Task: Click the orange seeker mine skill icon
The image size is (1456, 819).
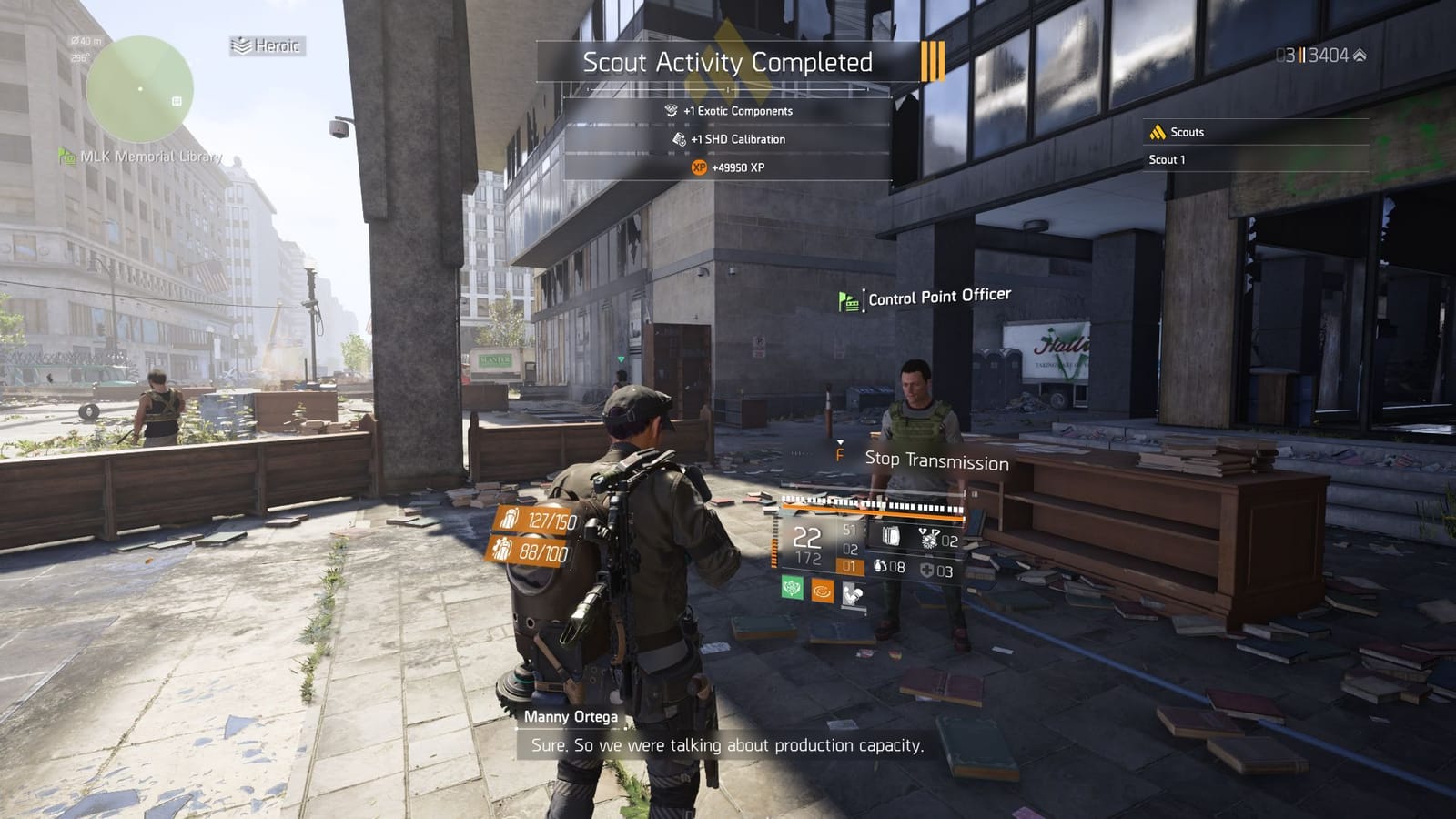Action: (823, 591)
